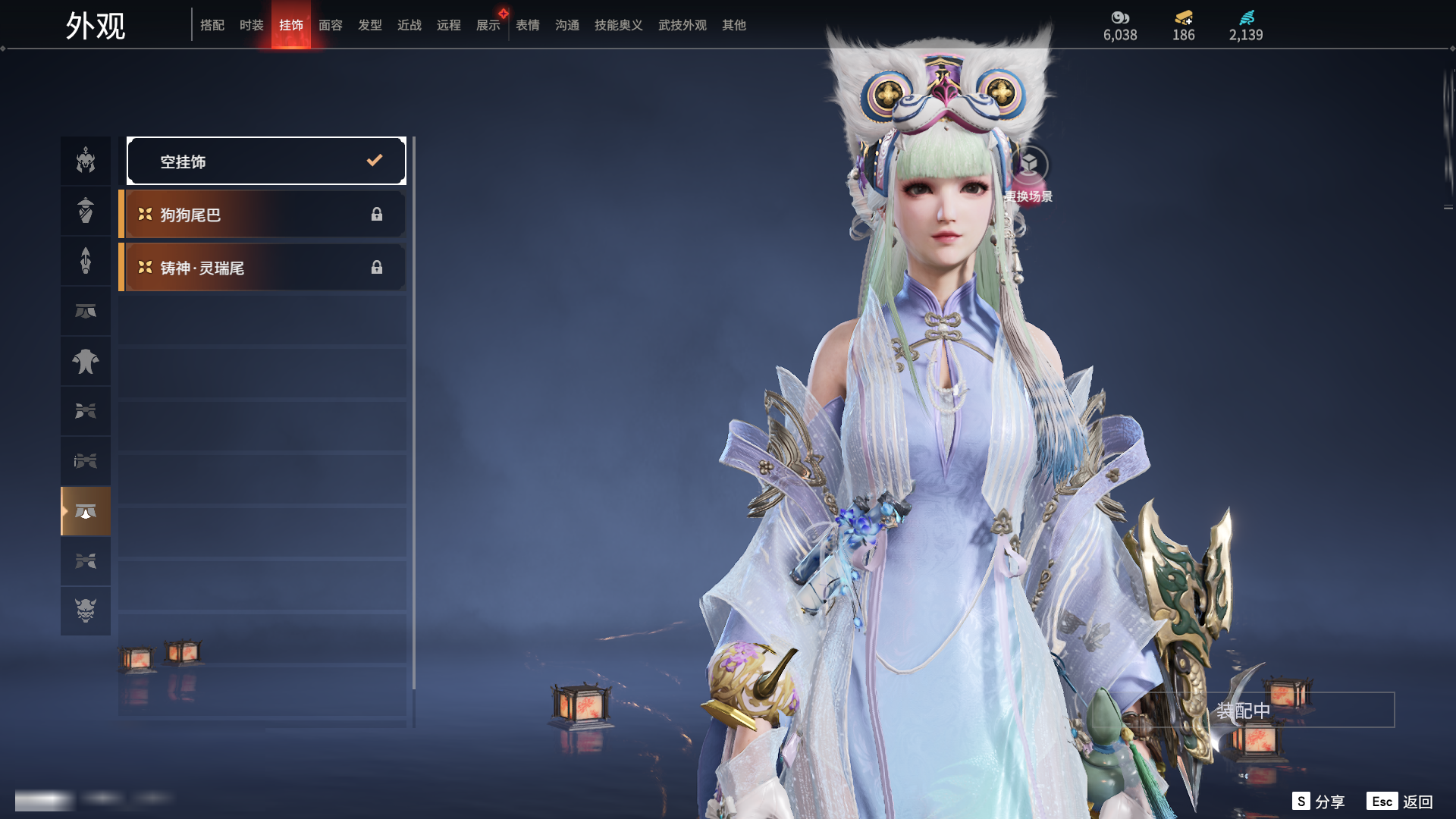
Task: Open the 其他 others tab
Action: click(734, 25)
